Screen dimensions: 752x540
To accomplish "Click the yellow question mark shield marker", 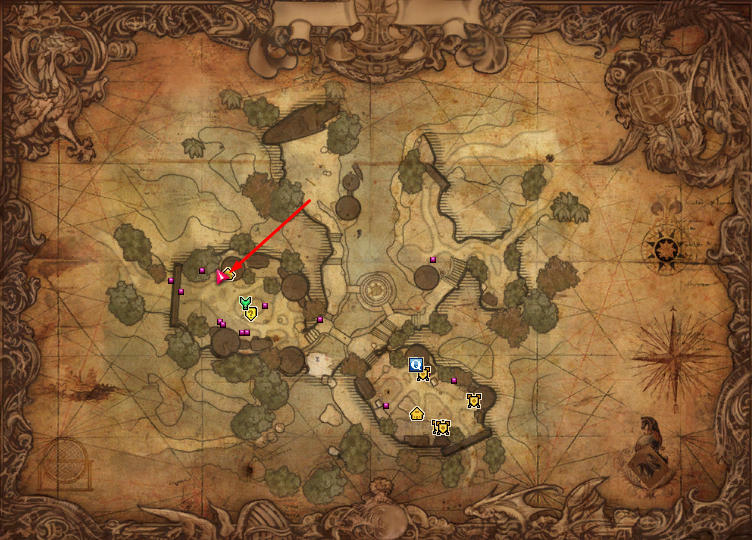I will 251,313.
